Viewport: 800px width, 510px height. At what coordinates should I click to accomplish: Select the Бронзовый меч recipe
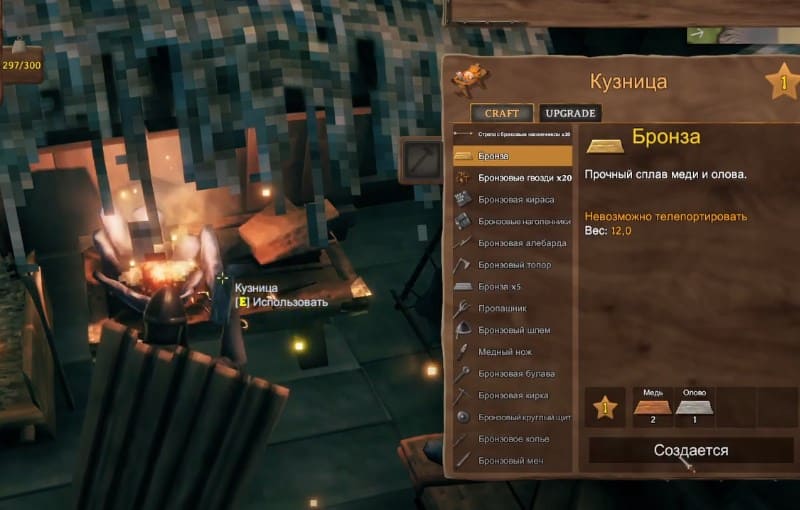pyautogui.click(x=512, y=461)
